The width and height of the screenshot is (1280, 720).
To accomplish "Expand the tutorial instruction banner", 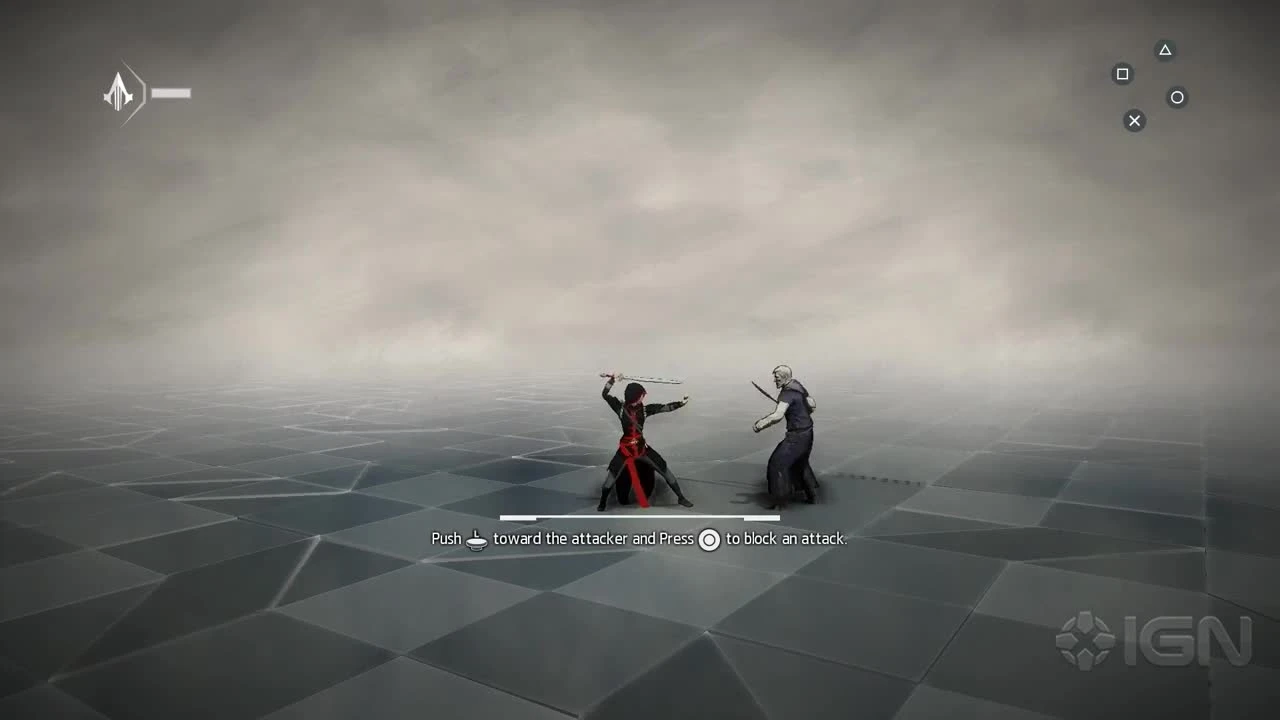I will coord(640,539).
